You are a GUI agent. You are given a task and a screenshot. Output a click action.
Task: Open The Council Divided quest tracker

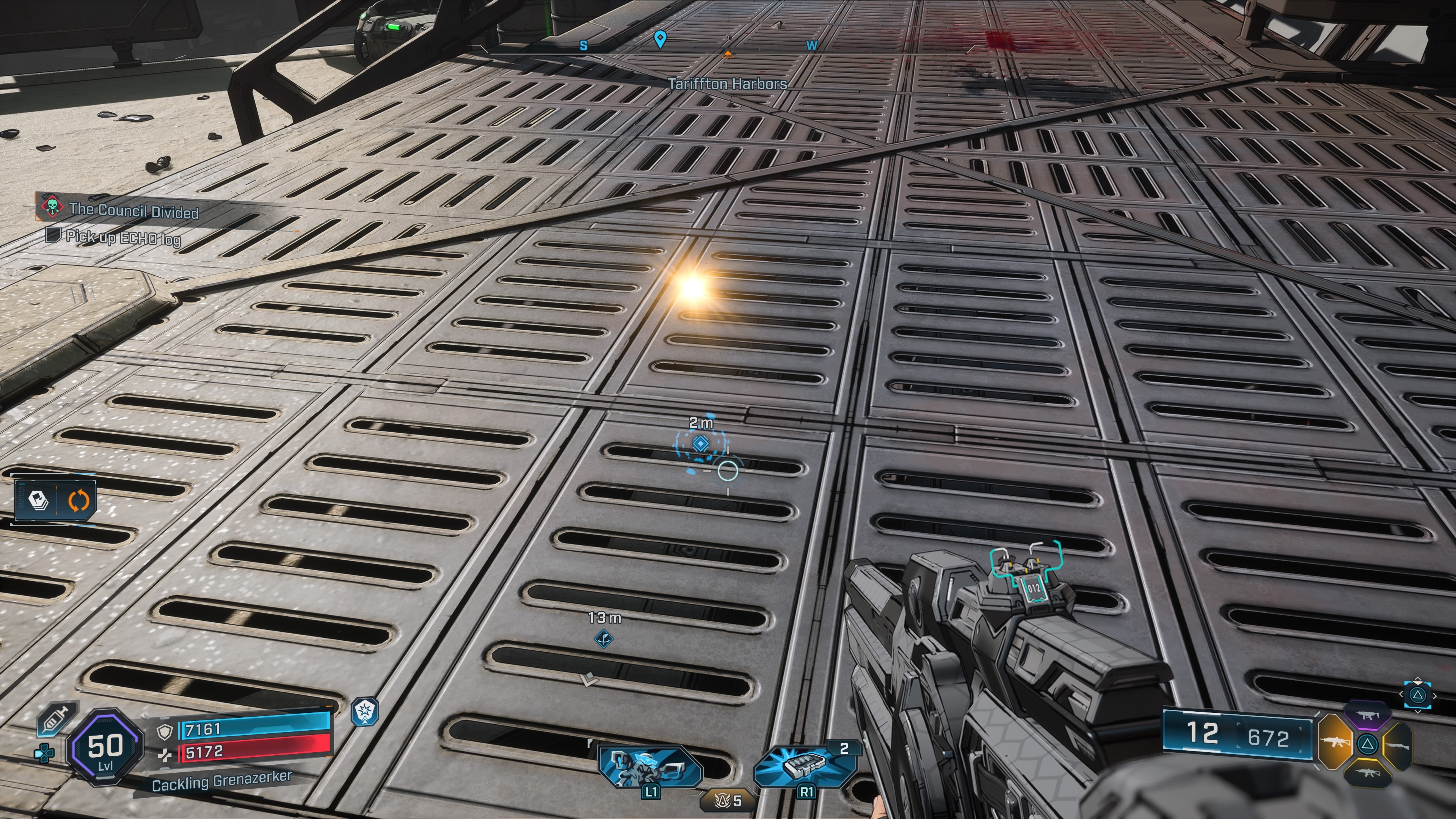(x=133, y=210)
